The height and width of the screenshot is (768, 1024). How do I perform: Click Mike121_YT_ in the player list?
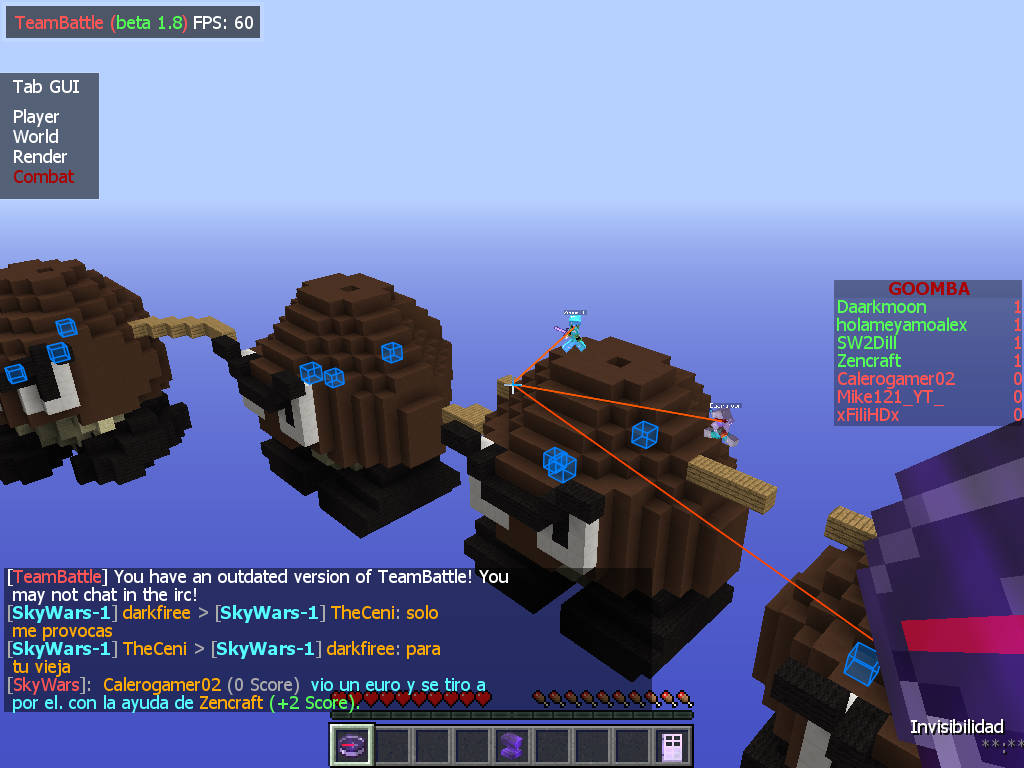coord(890,397)
